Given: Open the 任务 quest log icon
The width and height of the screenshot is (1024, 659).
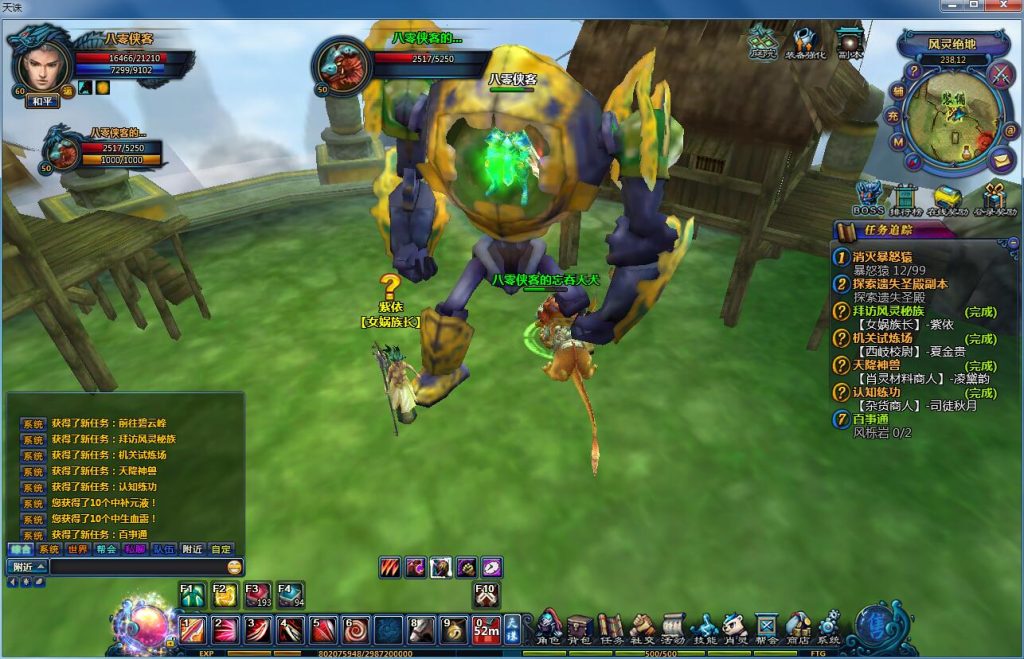Looking at the screenshot, I should (610, 627).
